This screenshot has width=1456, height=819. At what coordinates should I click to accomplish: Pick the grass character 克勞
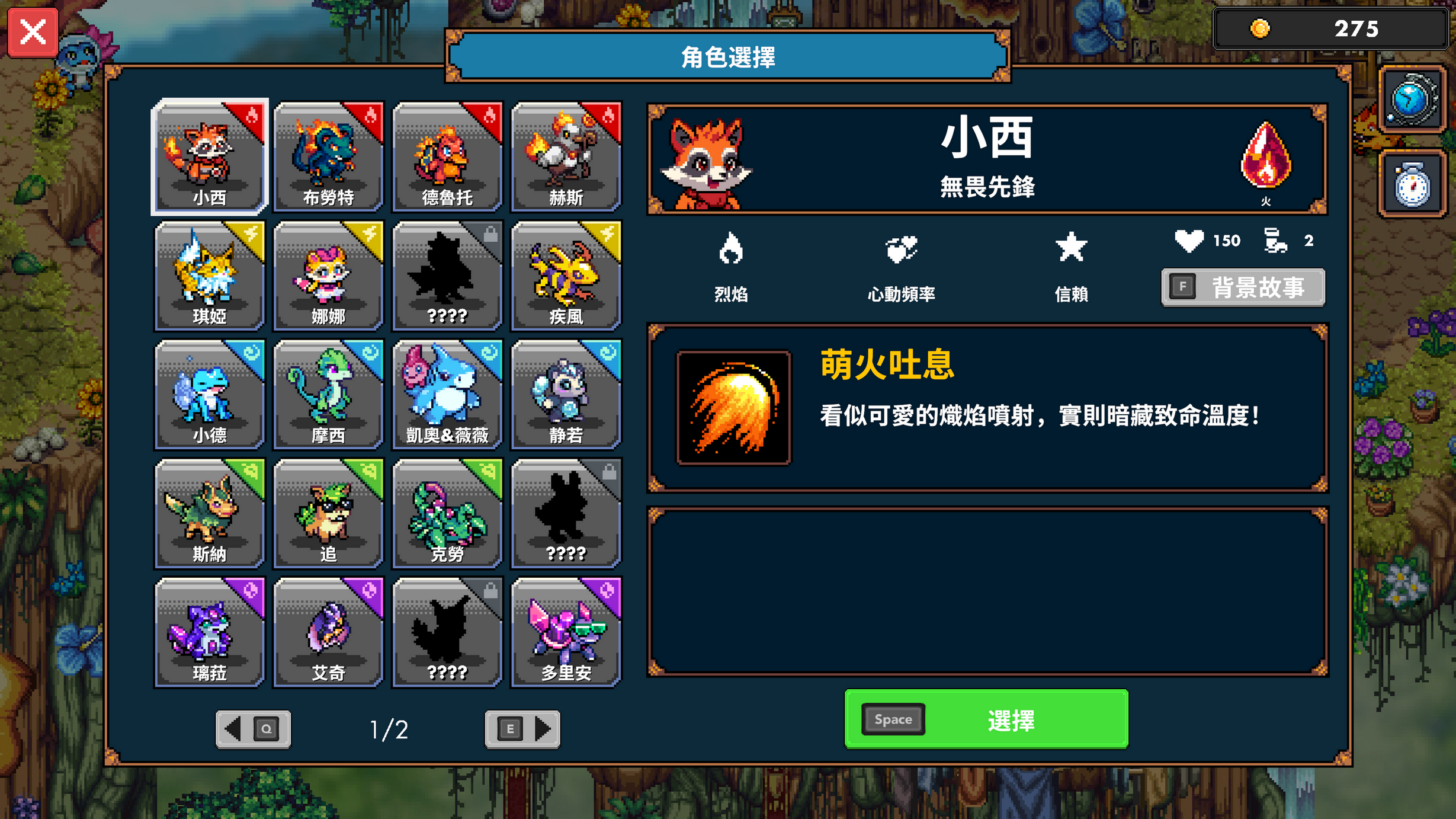(x=447, y=514)
